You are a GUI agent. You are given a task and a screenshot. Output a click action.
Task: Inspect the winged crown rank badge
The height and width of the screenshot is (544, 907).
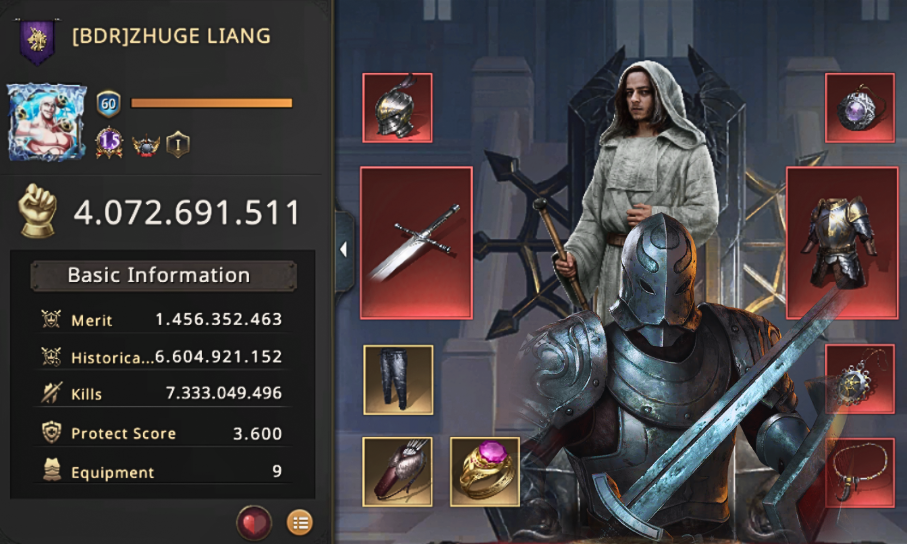click(145, 144)
